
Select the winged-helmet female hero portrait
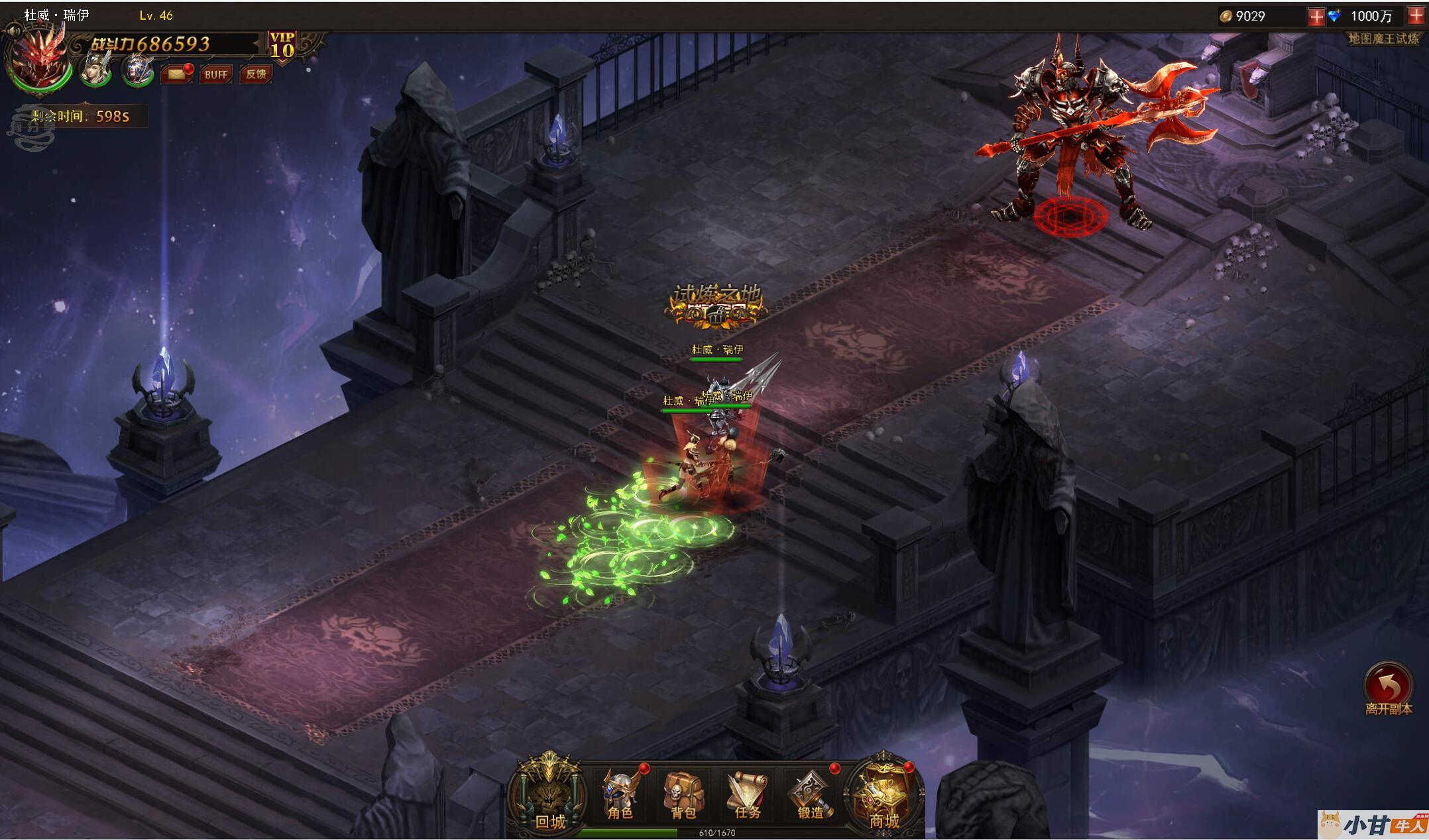tap(96, 70)
